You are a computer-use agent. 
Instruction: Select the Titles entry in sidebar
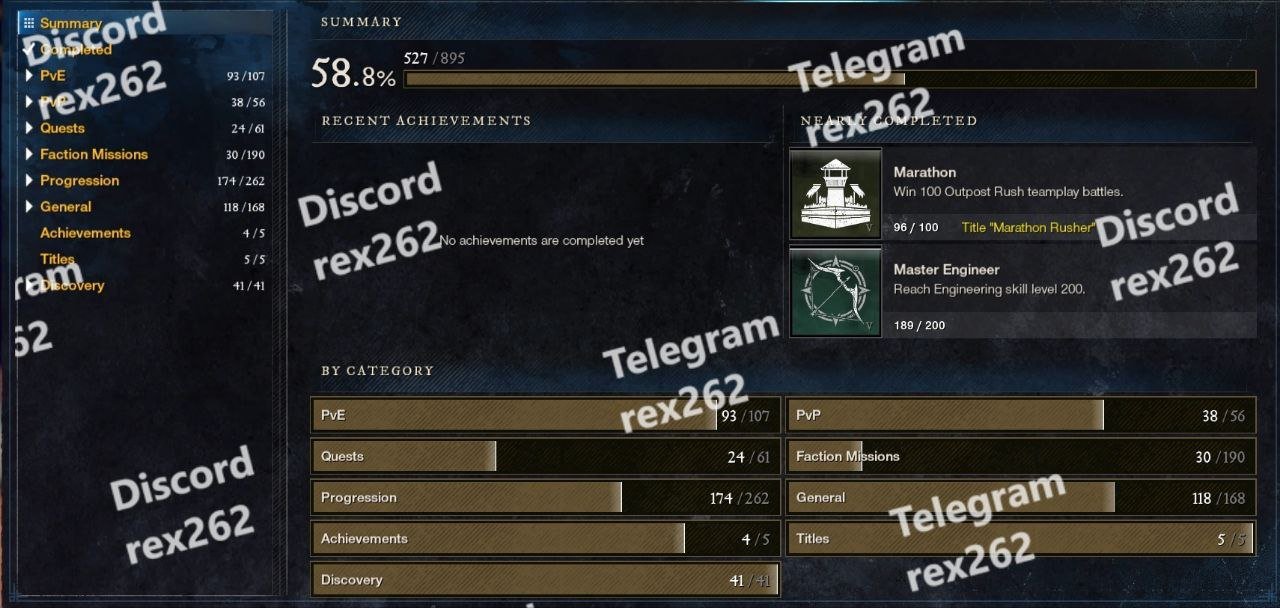click(57, 259)
